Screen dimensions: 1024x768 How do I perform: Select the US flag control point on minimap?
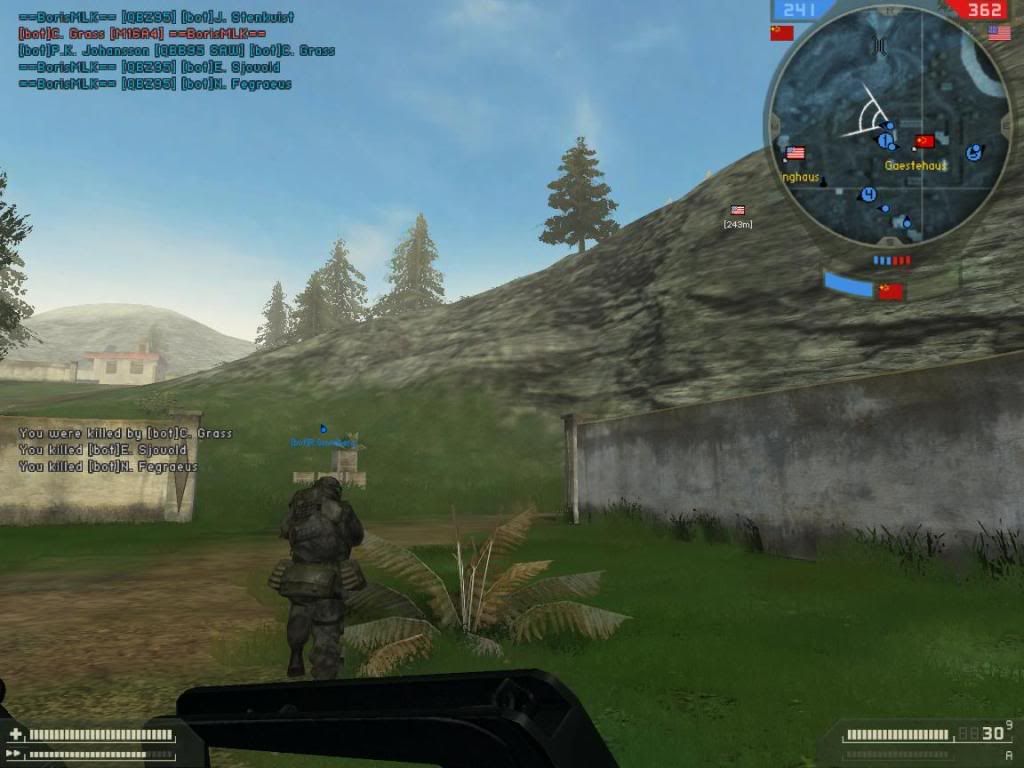click(x=795, y=153)
